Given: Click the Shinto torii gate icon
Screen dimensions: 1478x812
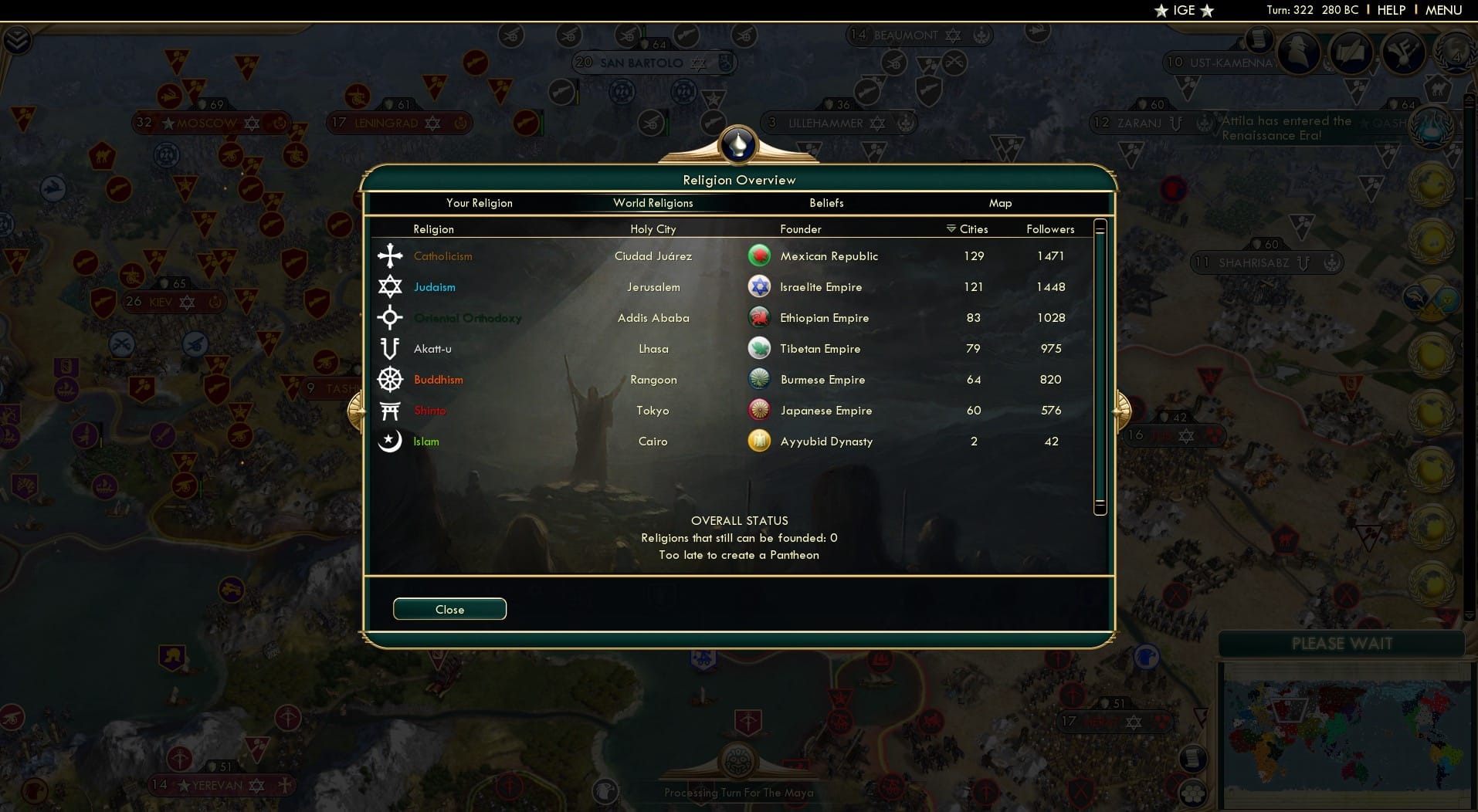Looking at the screenshot, I should click(x=392, y=410).
